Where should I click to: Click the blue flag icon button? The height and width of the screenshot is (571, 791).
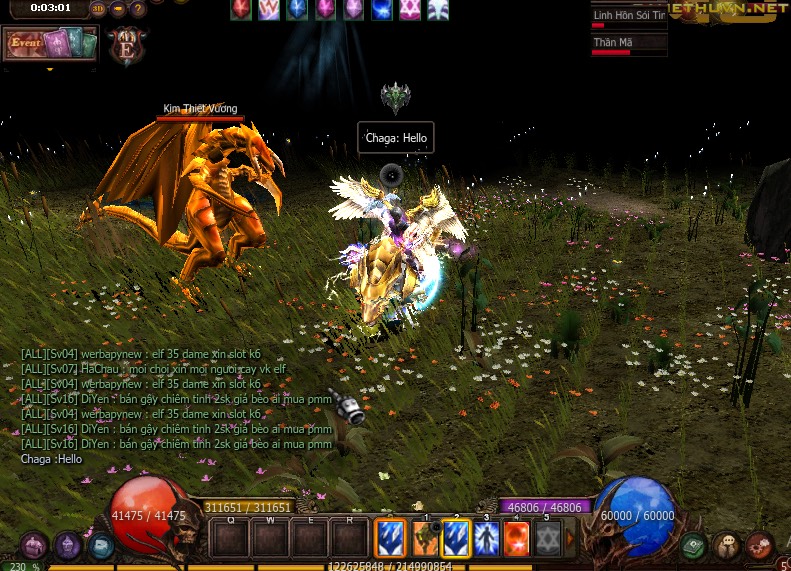pos(99,546)
